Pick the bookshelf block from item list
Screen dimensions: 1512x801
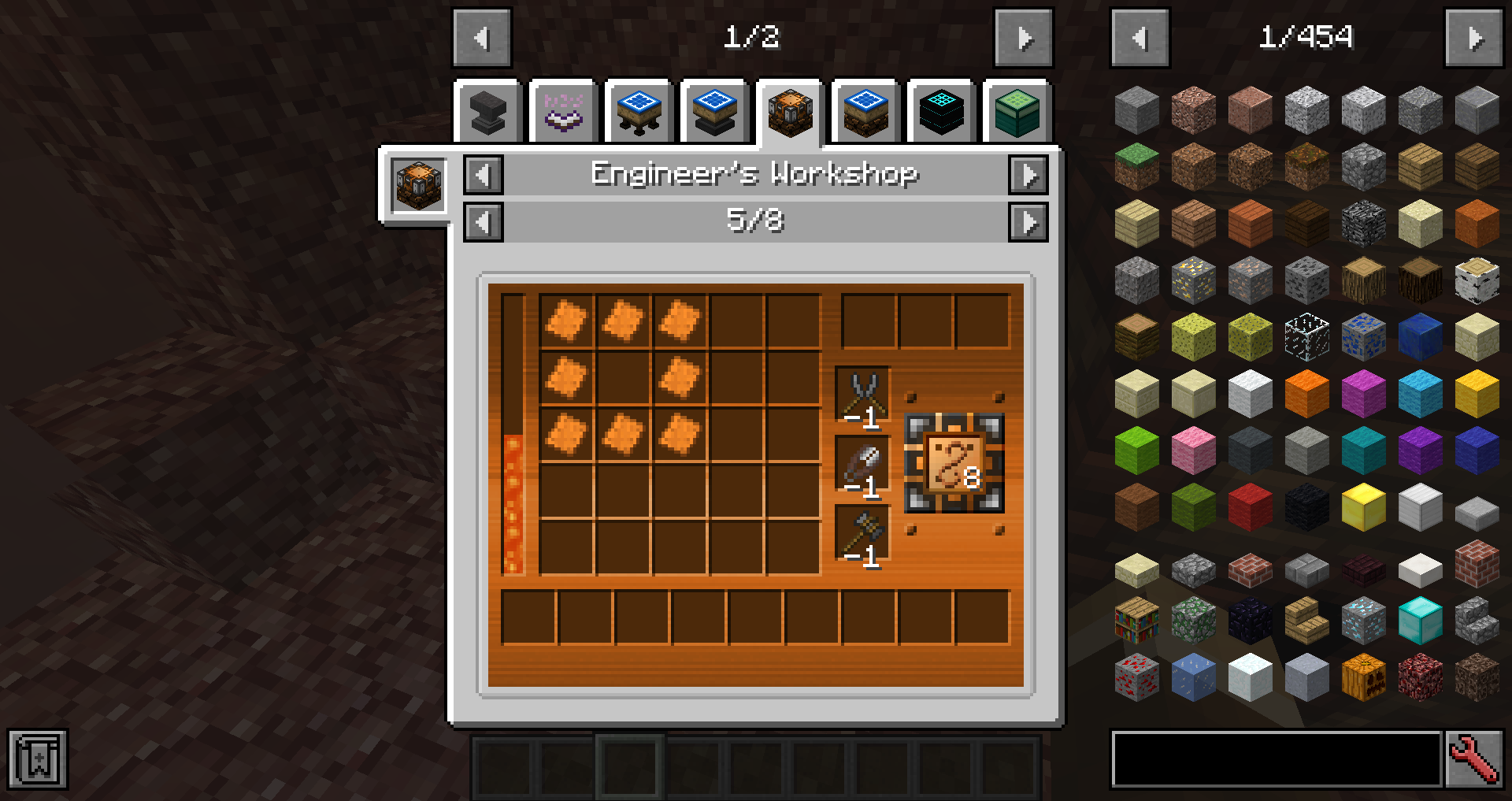(1136, 620)
